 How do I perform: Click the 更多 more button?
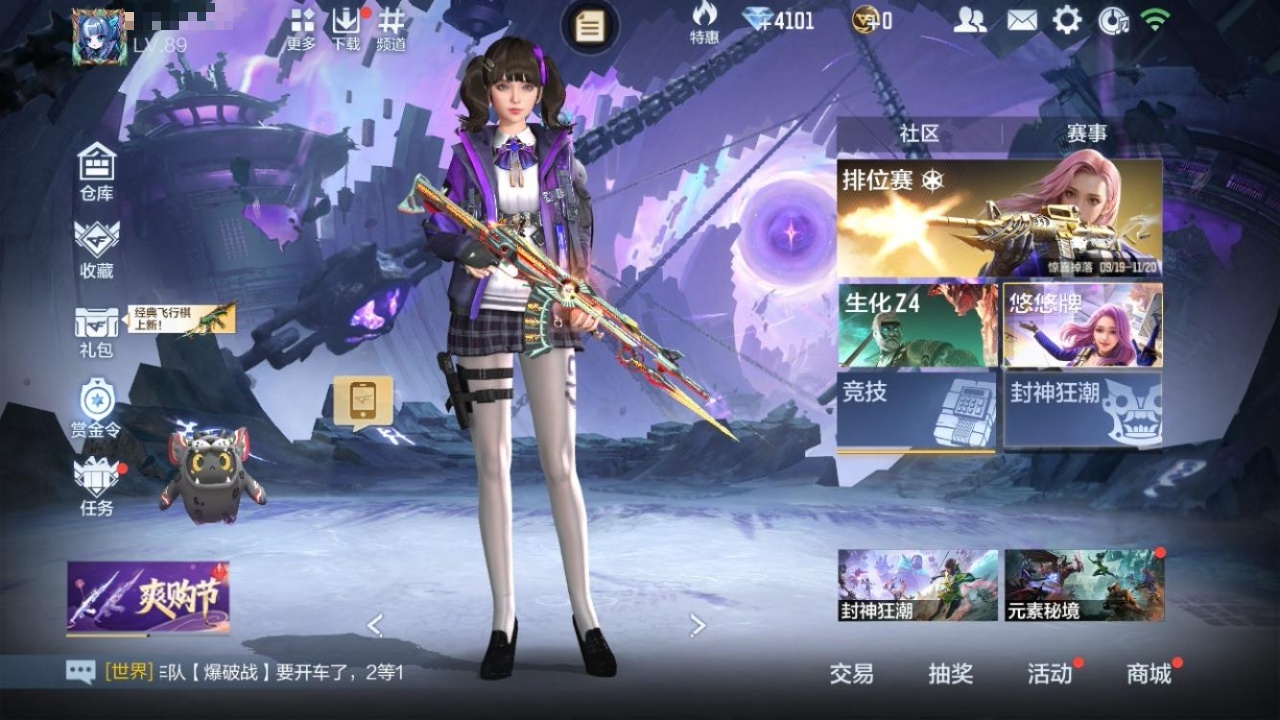[301, 29]
